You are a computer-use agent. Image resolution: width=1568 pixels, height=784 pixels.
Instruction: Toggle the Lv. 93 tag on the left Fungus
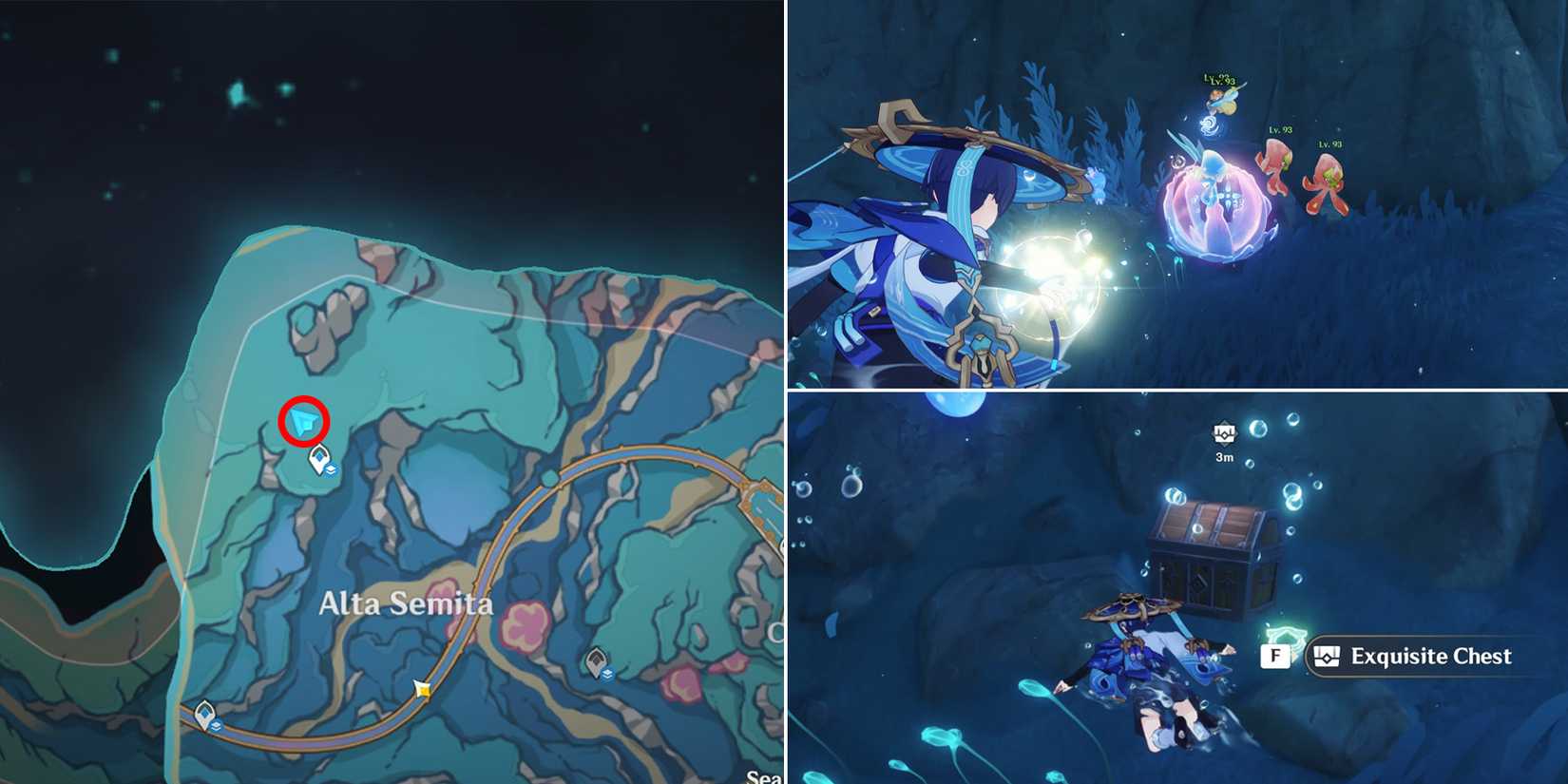[x=1280, y=129]
